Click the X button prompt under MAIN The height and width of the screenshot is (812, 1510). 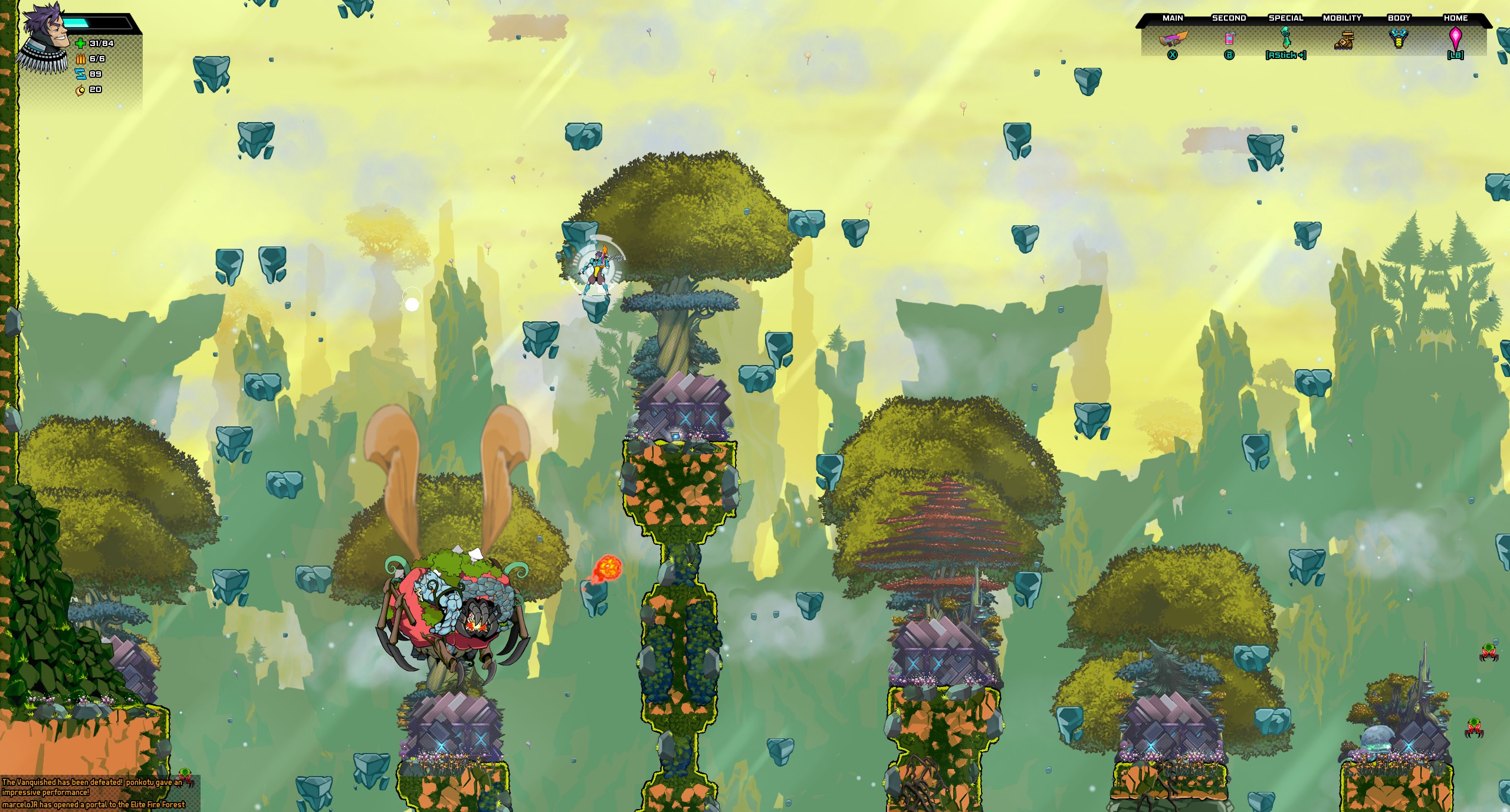point(1173,57)
